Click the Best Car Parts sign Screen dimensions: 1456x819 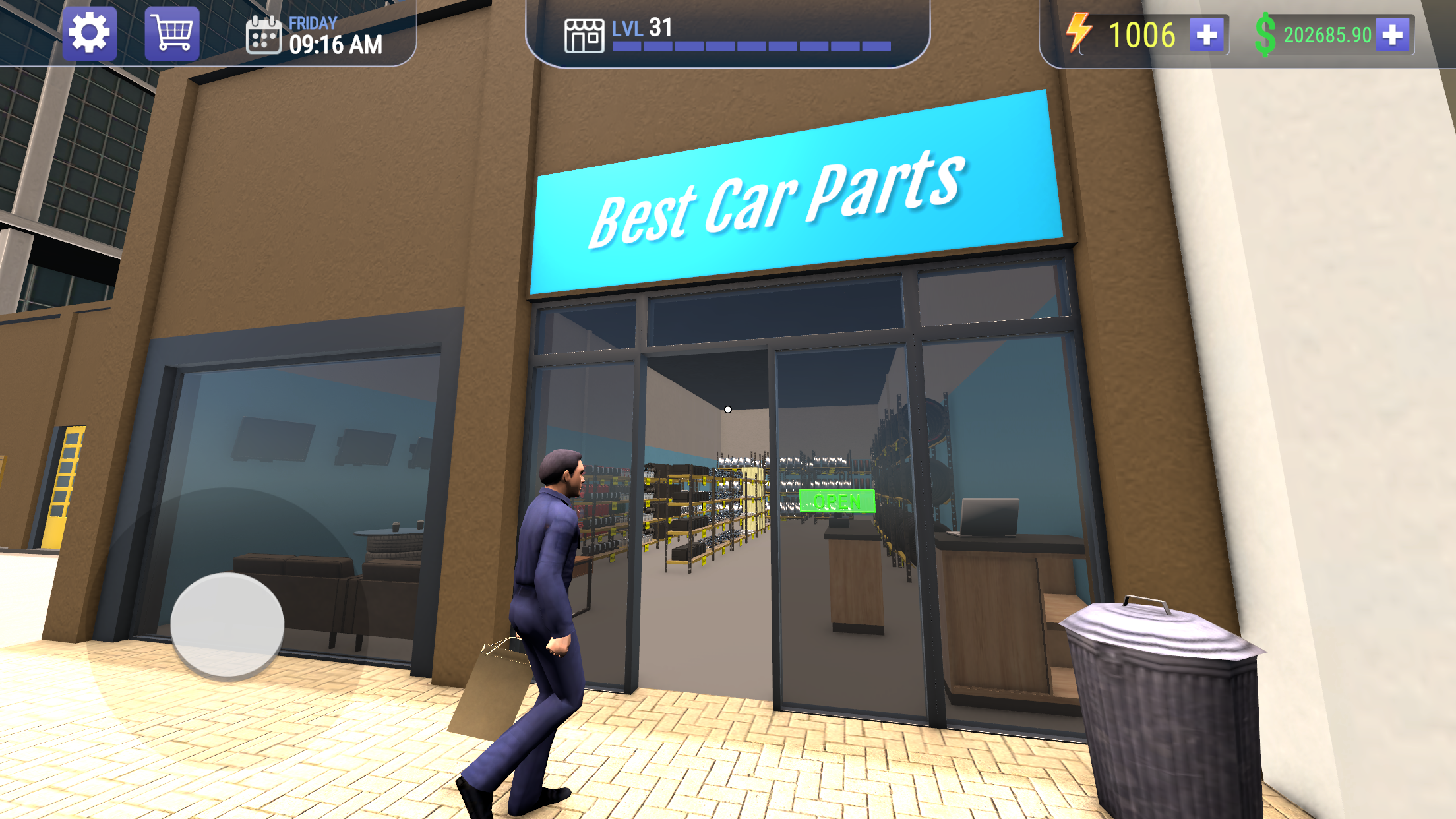click(778, 198)
